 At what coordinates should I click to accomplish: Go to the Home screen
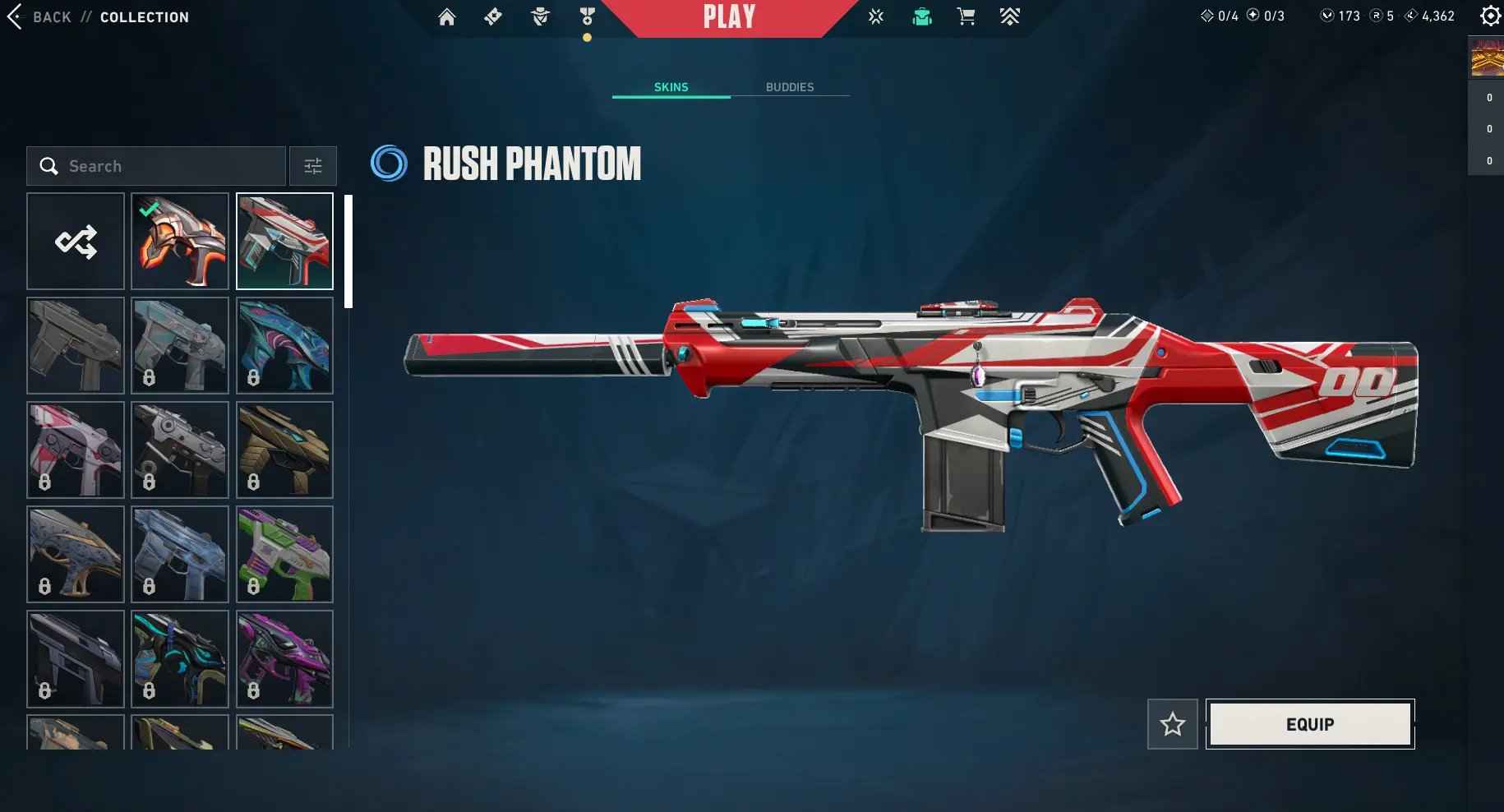coord(446,16)
